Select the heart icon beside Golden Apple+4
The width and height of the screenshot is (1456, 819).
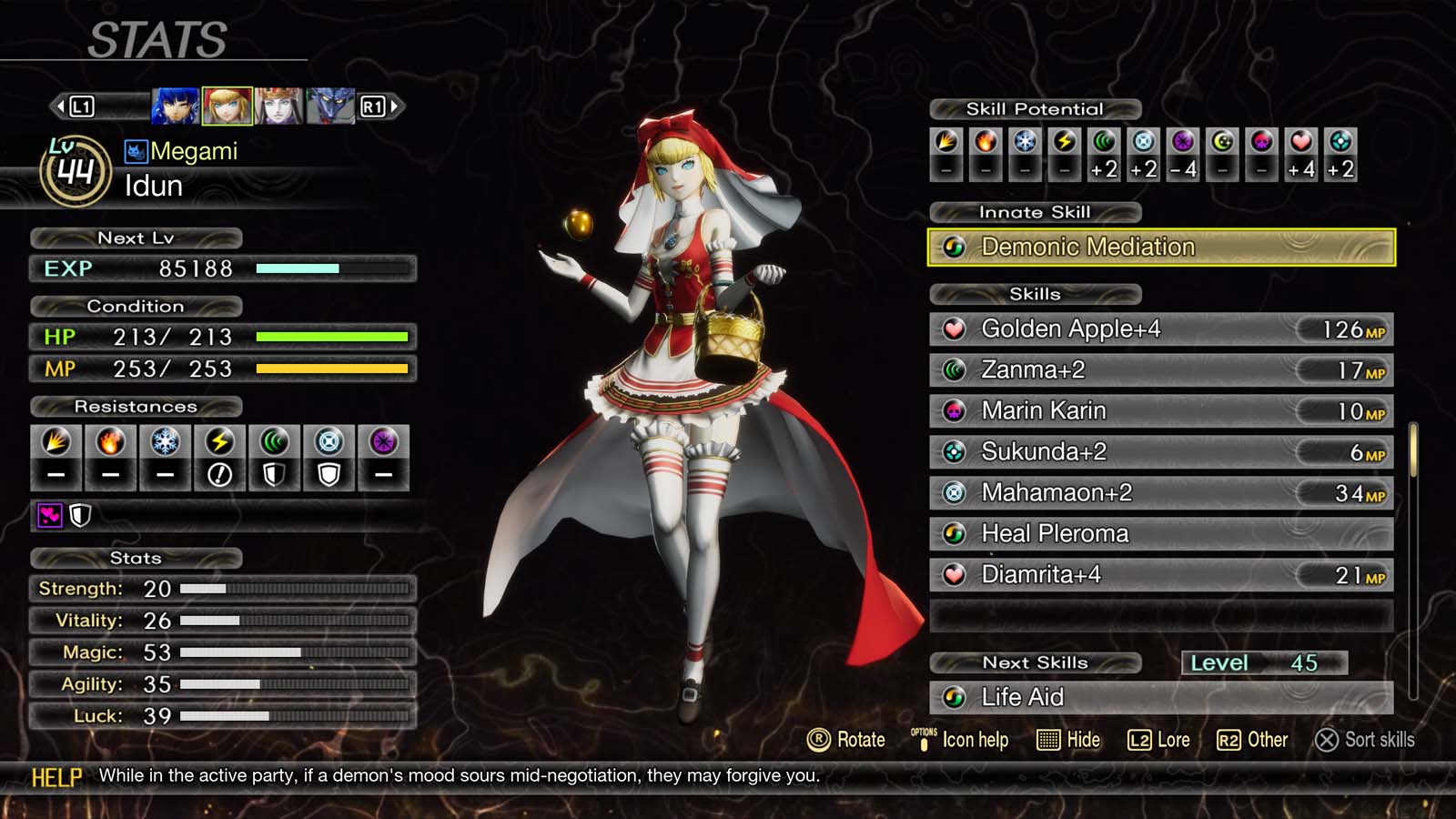click(x=955, y=329)
